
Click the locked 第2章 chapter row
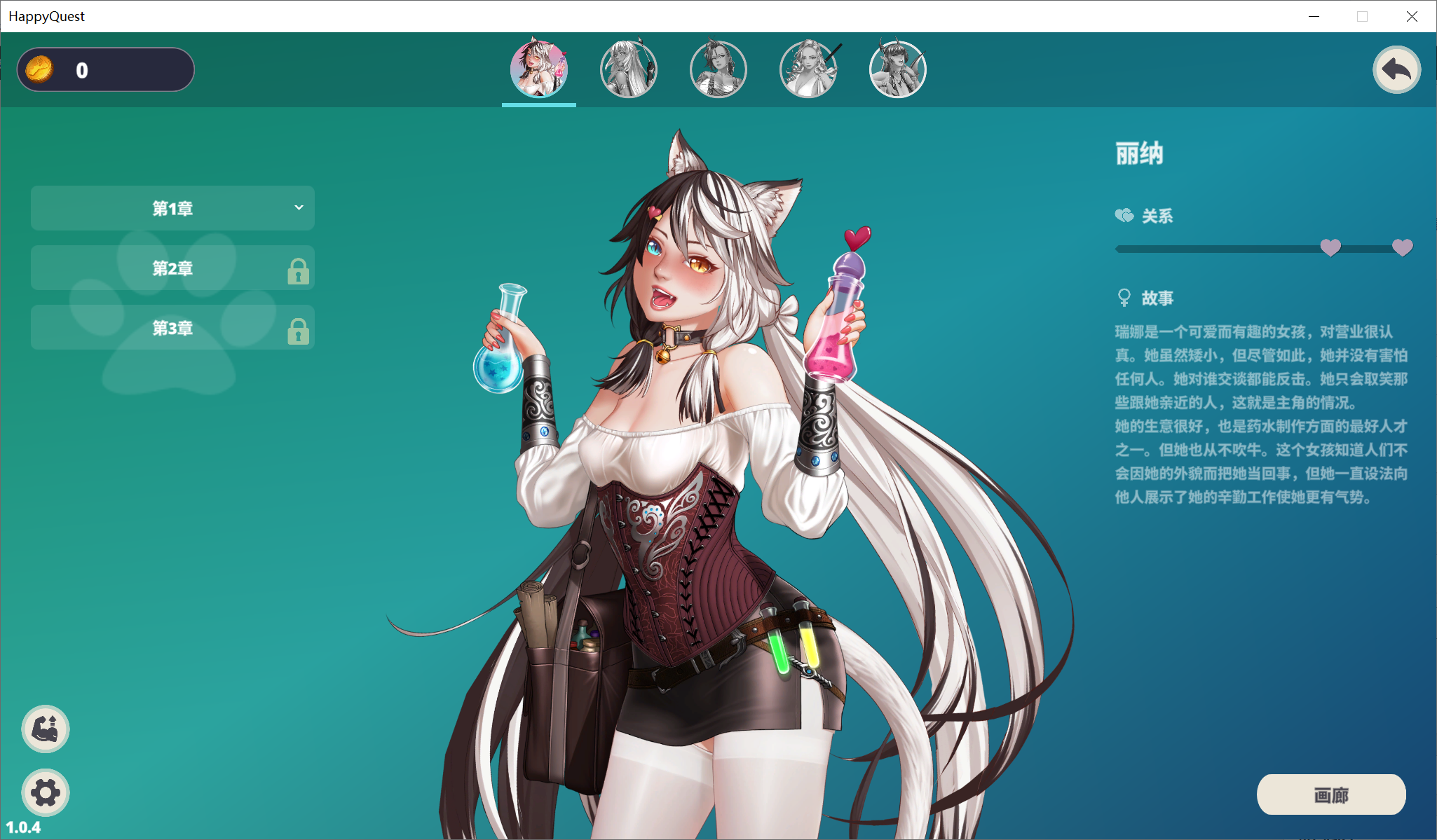(x=172, y=268)
